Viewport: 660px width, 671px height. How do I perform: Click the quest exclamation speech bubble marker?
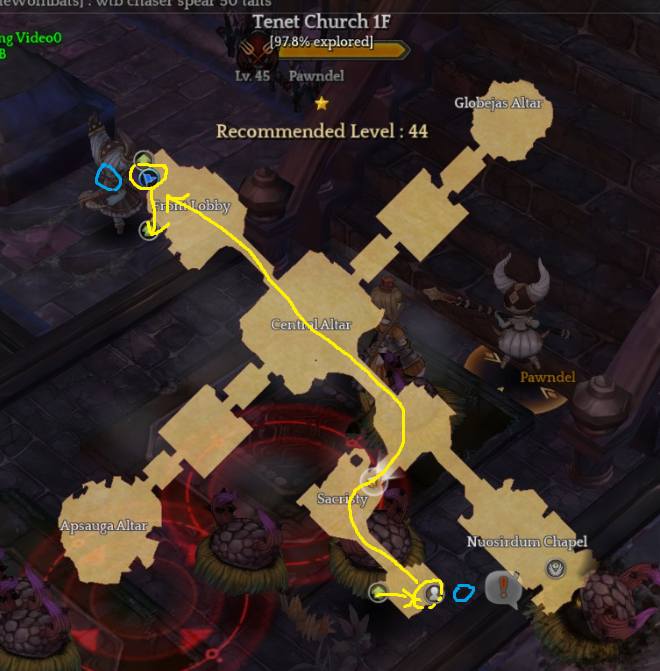(503, 589)
